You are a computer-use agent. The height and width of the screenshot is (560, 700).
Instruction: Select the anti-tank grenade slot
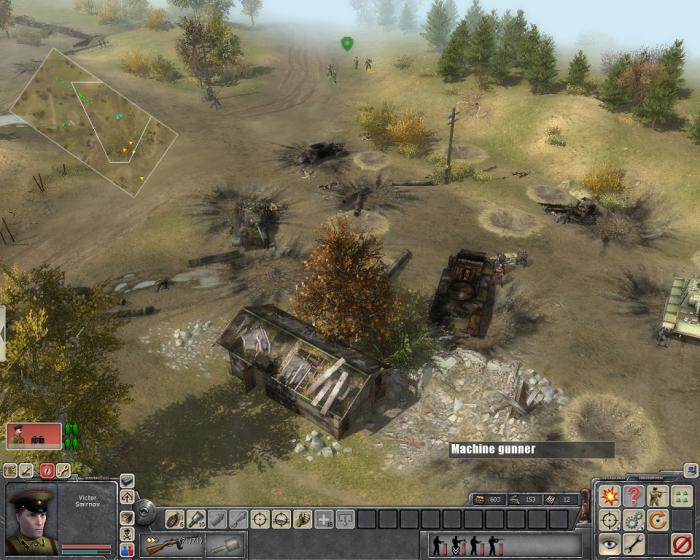(x=195, y=519)
